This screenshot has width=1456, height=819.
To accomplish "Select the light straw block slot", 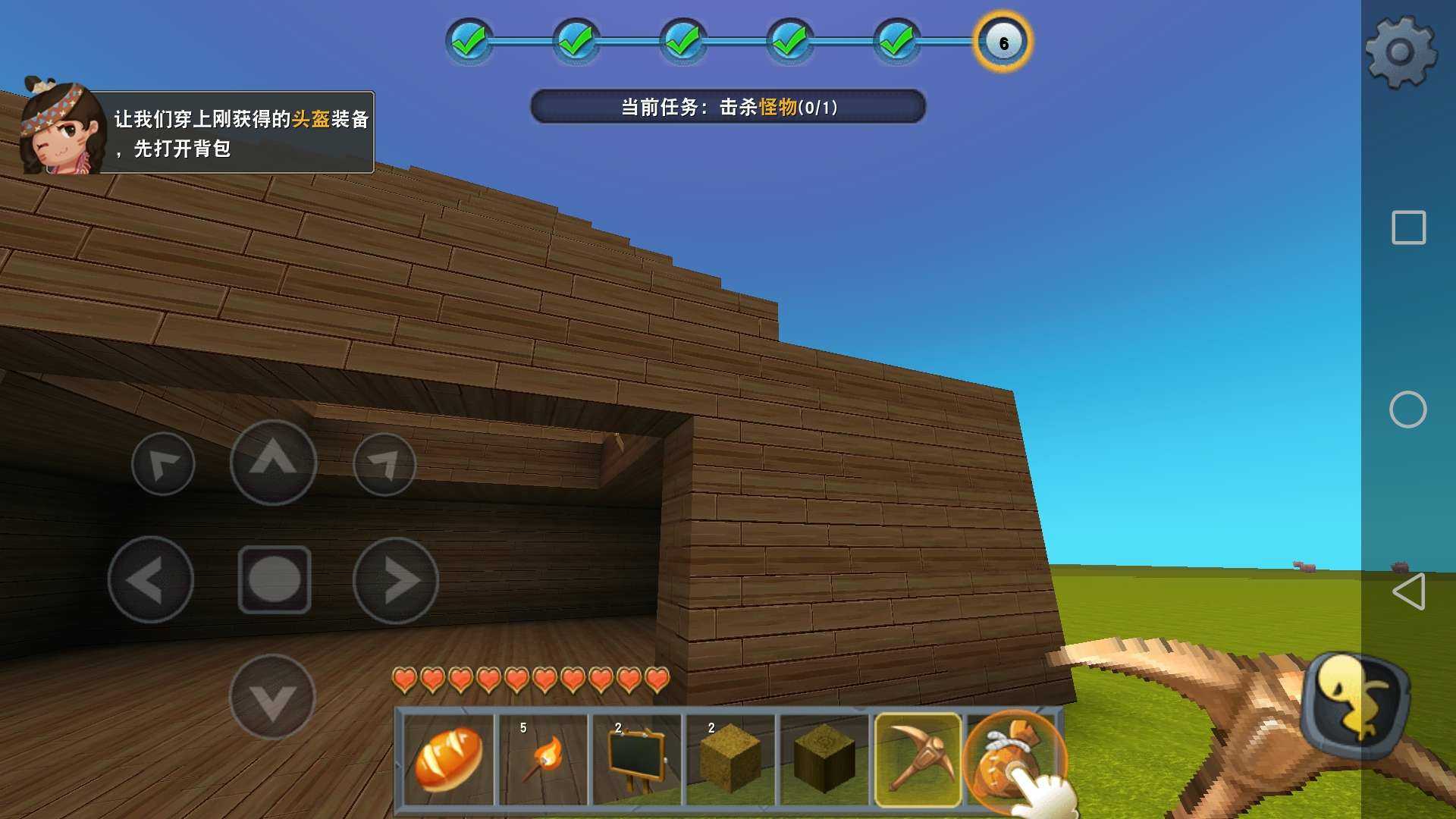I will (x=730, y=759).
